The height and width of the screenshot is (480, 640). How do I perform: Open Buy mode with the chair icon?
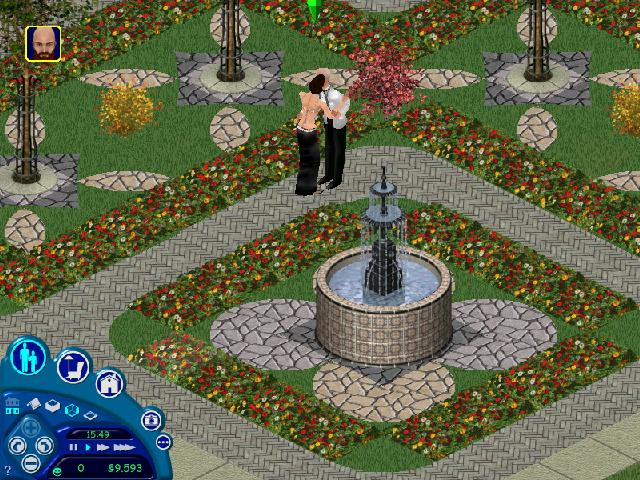pos(74,367)
